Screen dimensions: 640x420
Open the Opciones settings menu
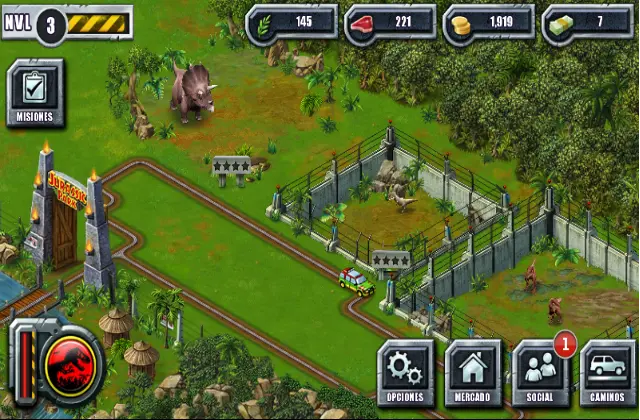405,372
